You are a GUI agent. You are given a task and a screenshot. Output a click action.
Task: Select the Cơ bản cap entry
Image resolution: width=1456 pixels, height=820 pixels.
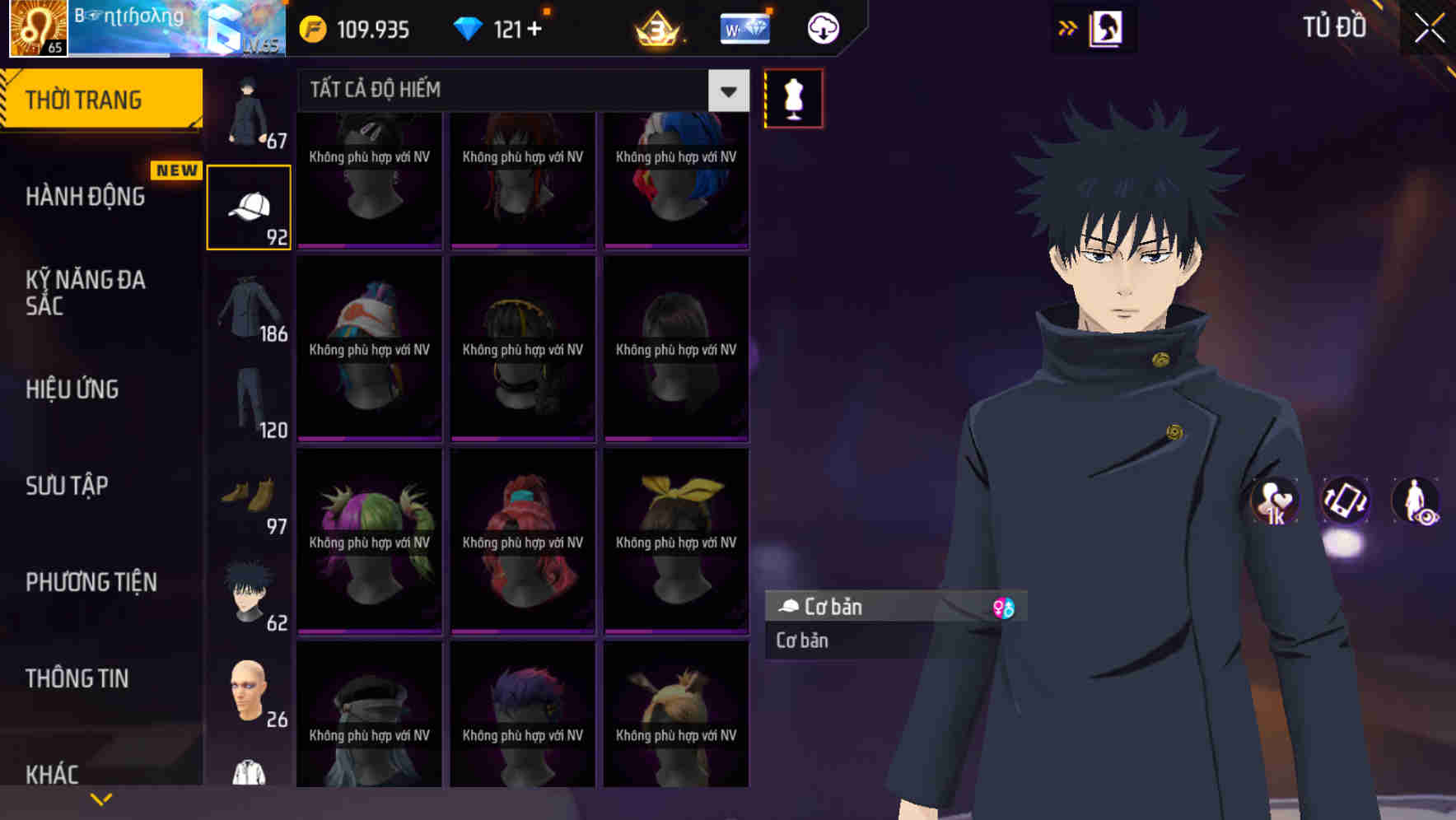click(x=832, y=608)
